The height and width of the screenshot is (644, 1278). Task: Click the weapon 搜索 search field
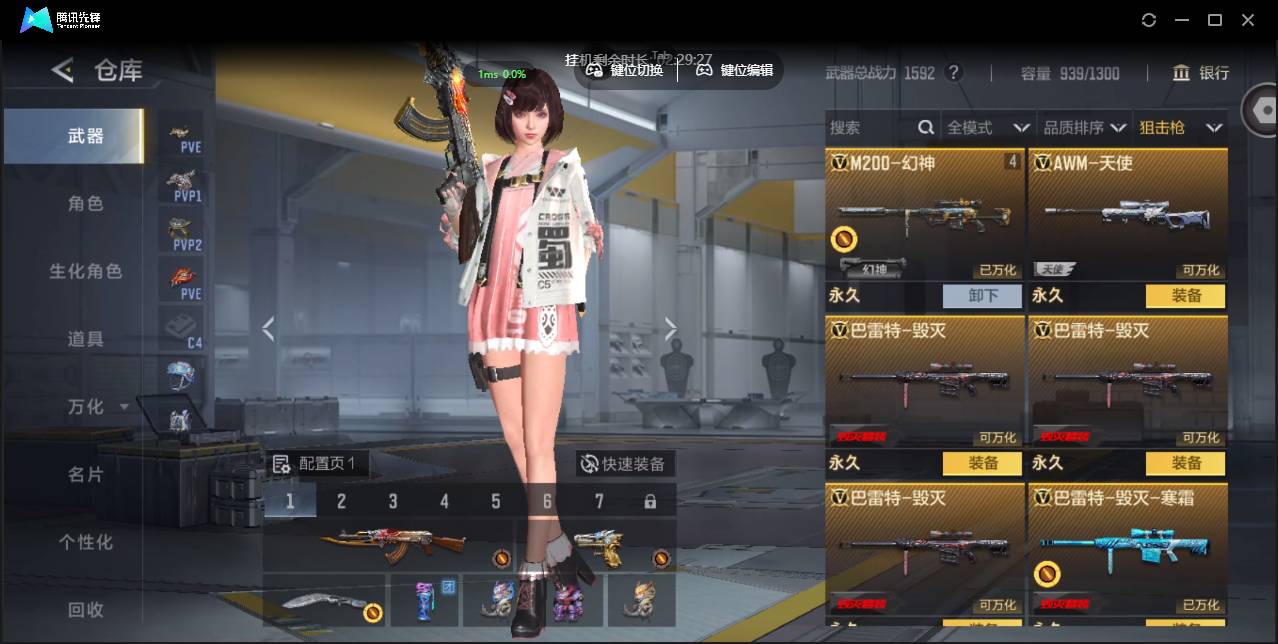pos(870,127)
